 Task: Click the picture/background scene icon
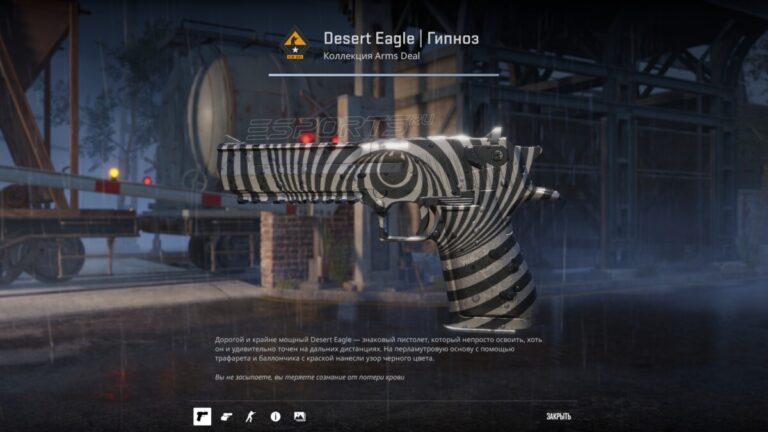[299, 416]
